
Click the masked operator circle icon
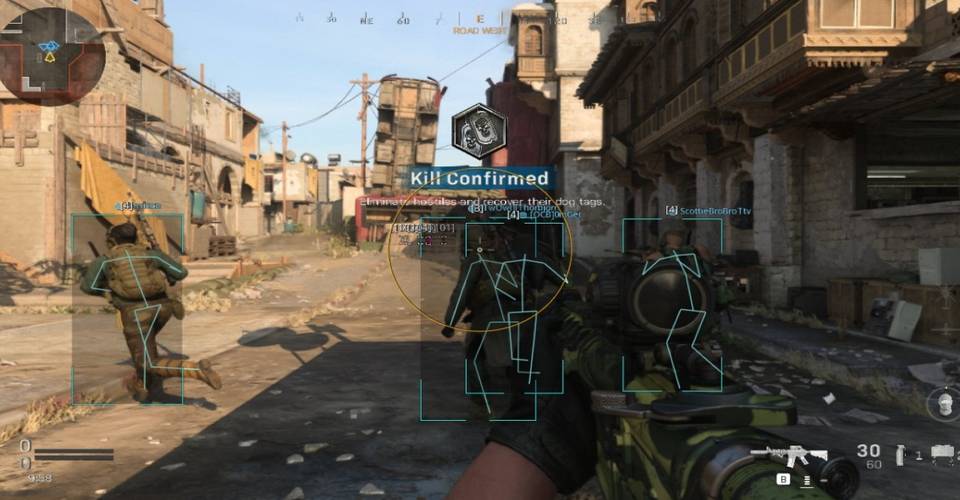click(943, 405)
